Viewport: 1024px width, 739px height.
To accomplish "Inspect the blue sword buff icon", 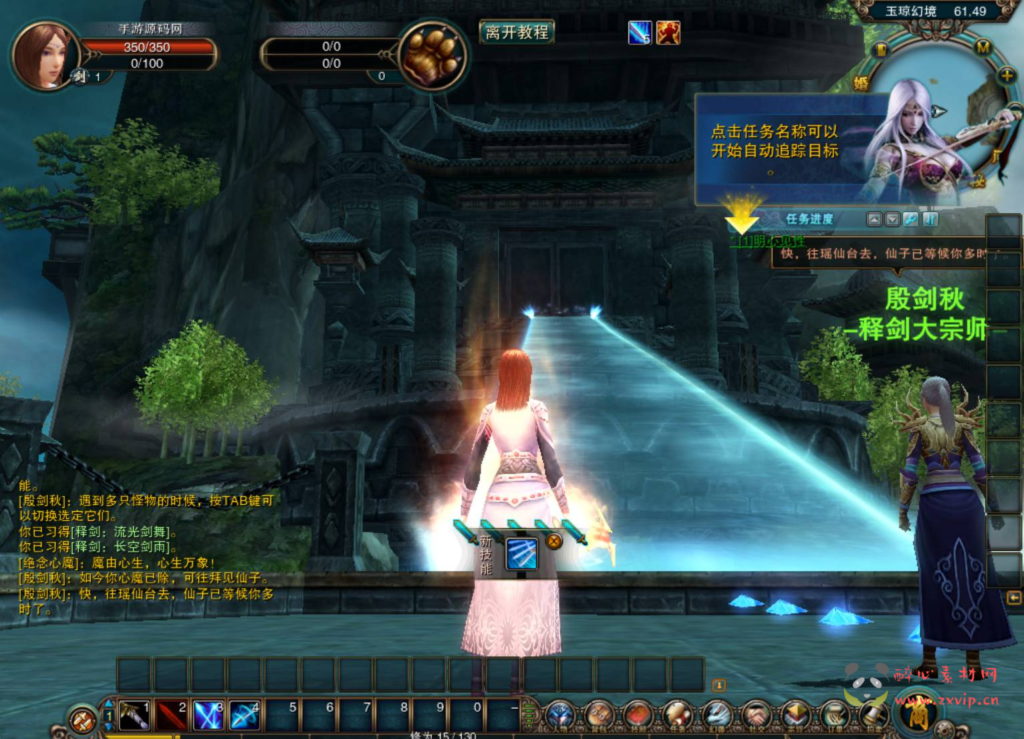I will (x=639, y=33).
